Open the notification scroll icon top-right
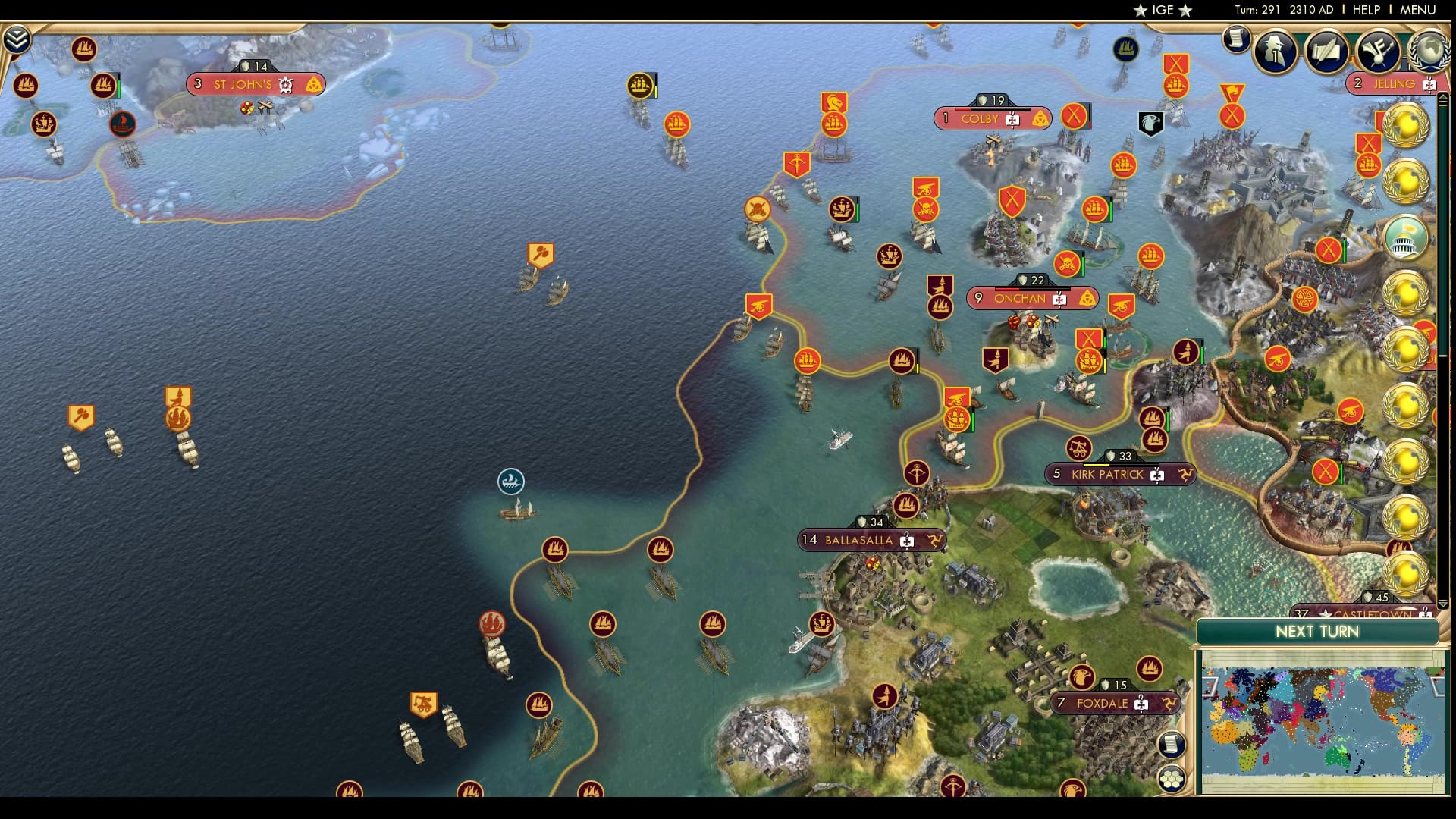 1235,42
